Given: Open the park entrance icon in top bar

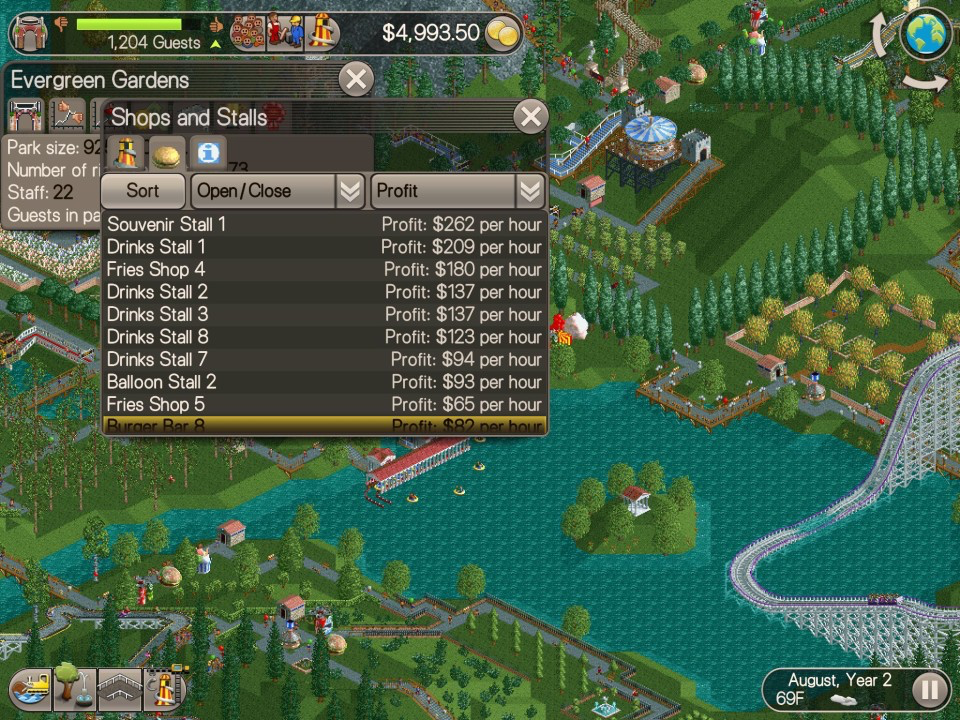Looking at the screenshot, I should (x=30, y=33).
